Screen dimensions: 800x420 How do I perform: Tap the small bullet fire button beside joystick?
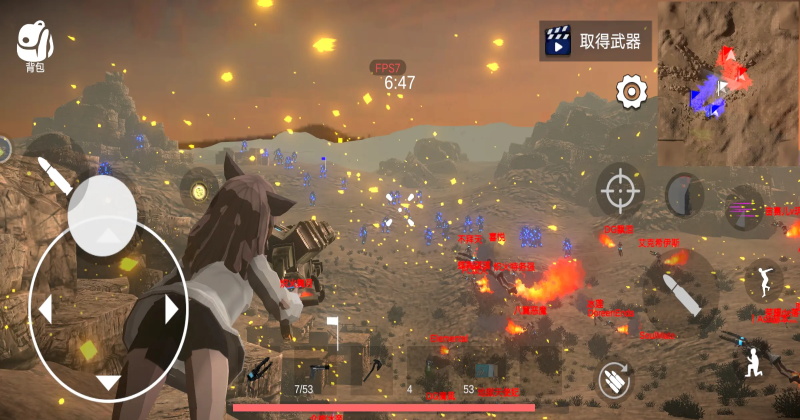(x=55, y=174)
